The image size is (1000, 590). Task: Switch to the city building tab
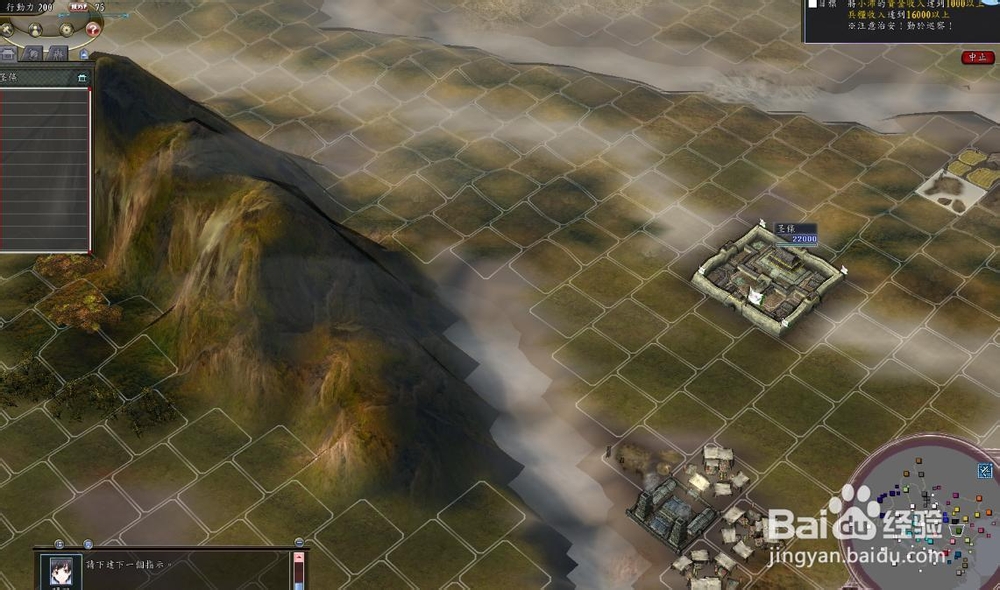pyautogui.click(x=8, y=53)
